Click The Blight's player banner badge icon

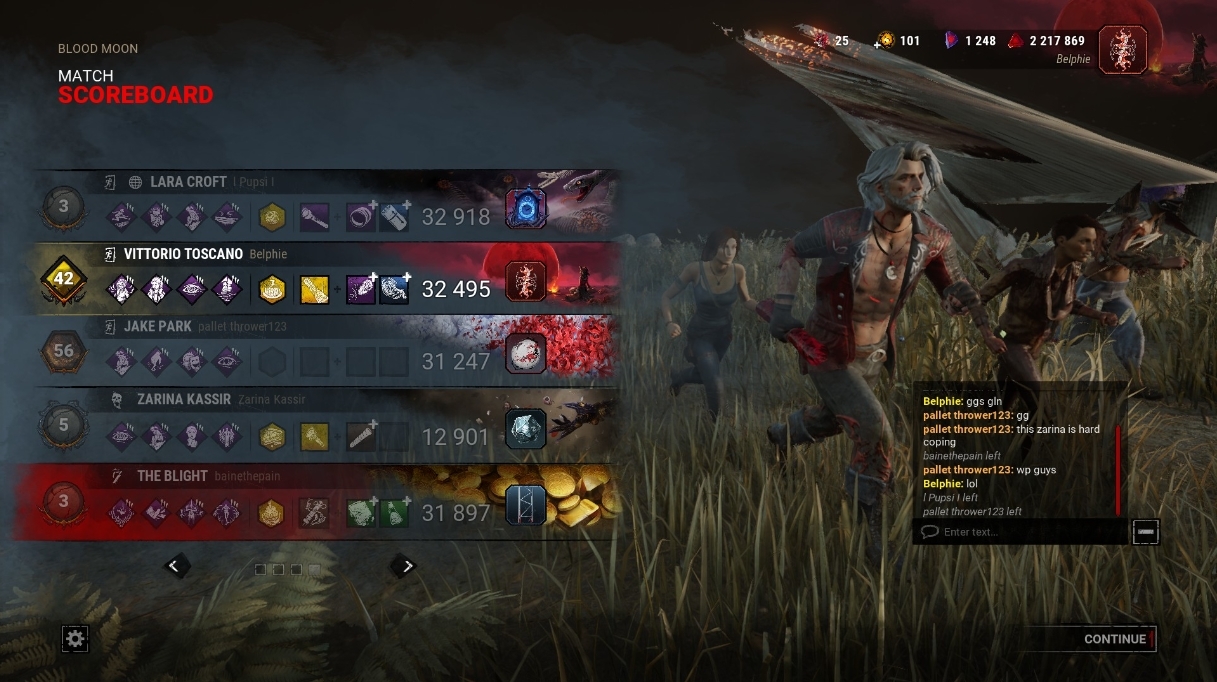coord(526,505)
